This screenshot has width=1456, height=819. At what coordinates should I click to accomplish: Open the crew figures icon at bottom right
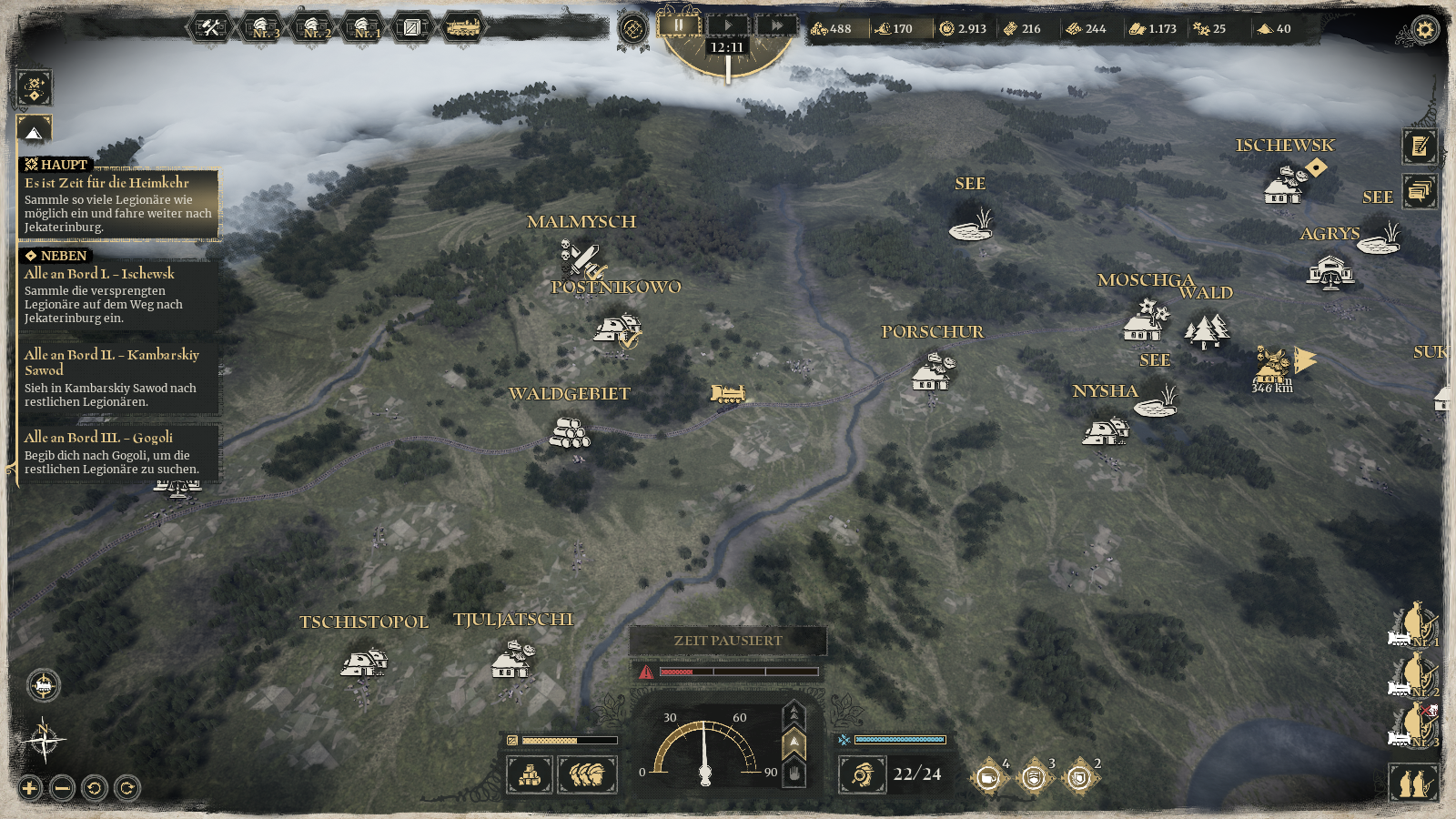coord(1413,783)
